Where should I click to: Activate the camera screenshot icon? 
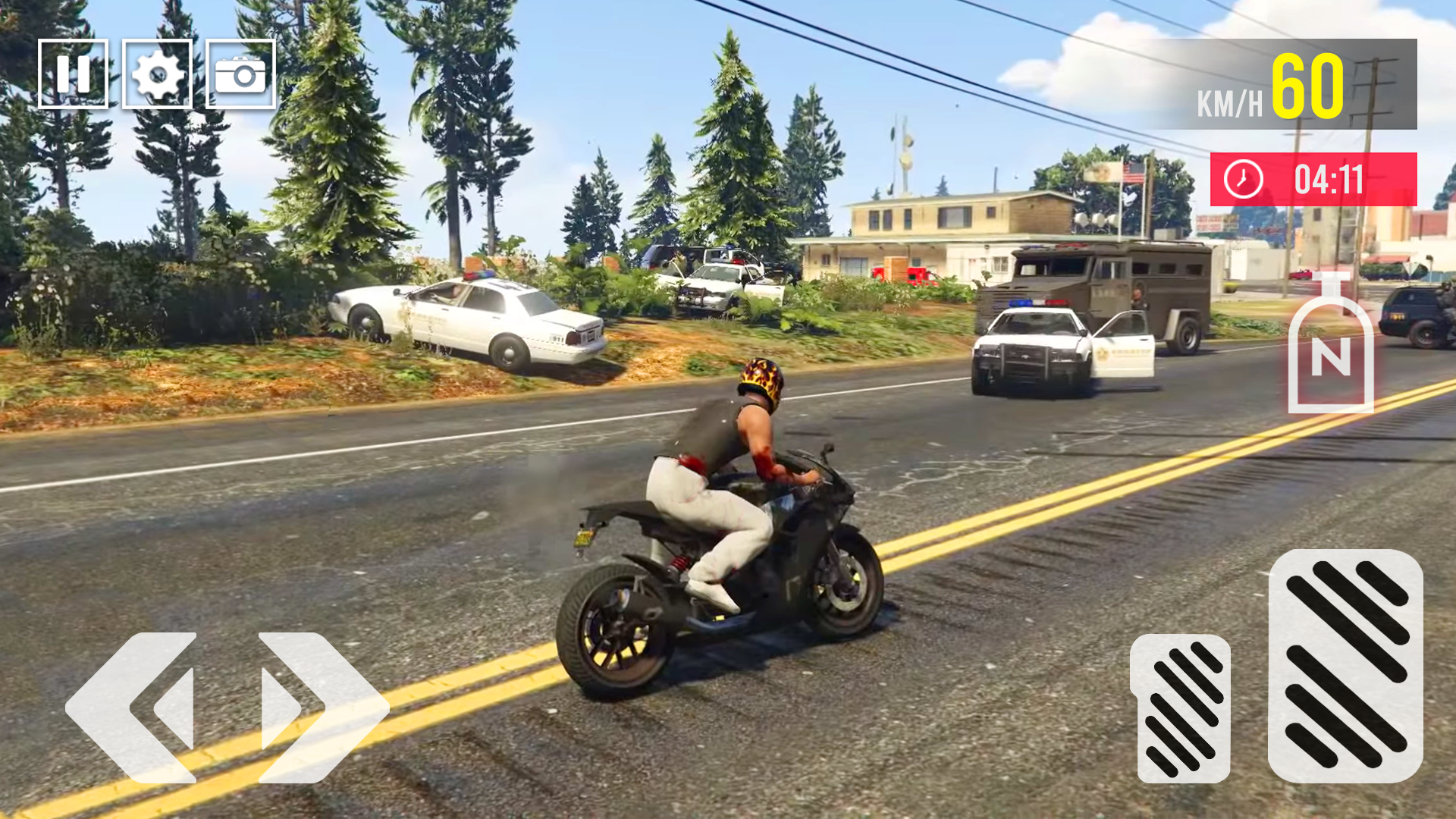pos(240,74)
